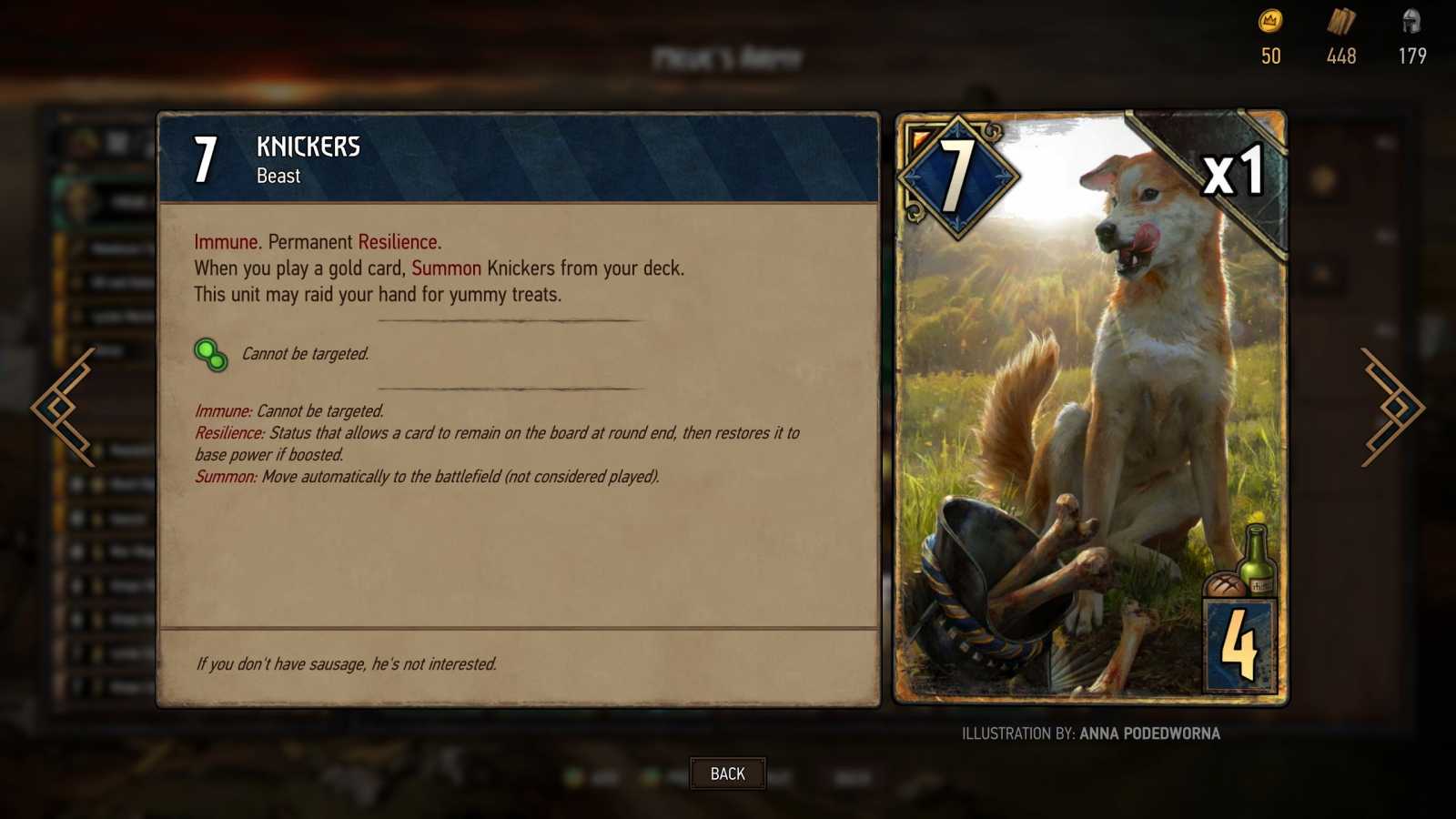The width and height of the screenshot is (1456, 819).
Task: Click the power 7 diamond on the card
Action: tap(957, 175)
